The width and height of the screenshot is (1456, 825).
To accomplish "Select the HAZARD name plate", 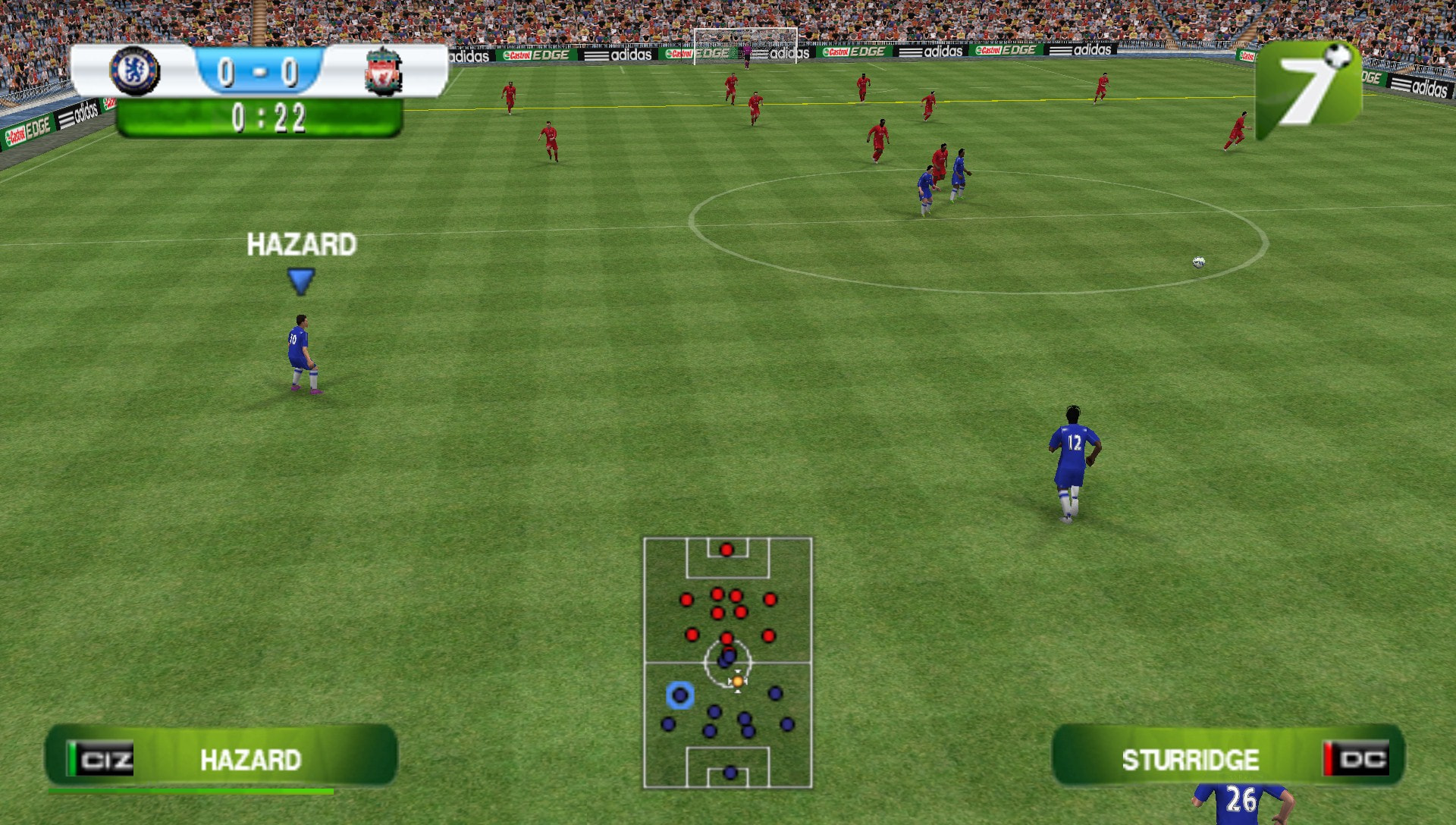I will coord(253,758).
